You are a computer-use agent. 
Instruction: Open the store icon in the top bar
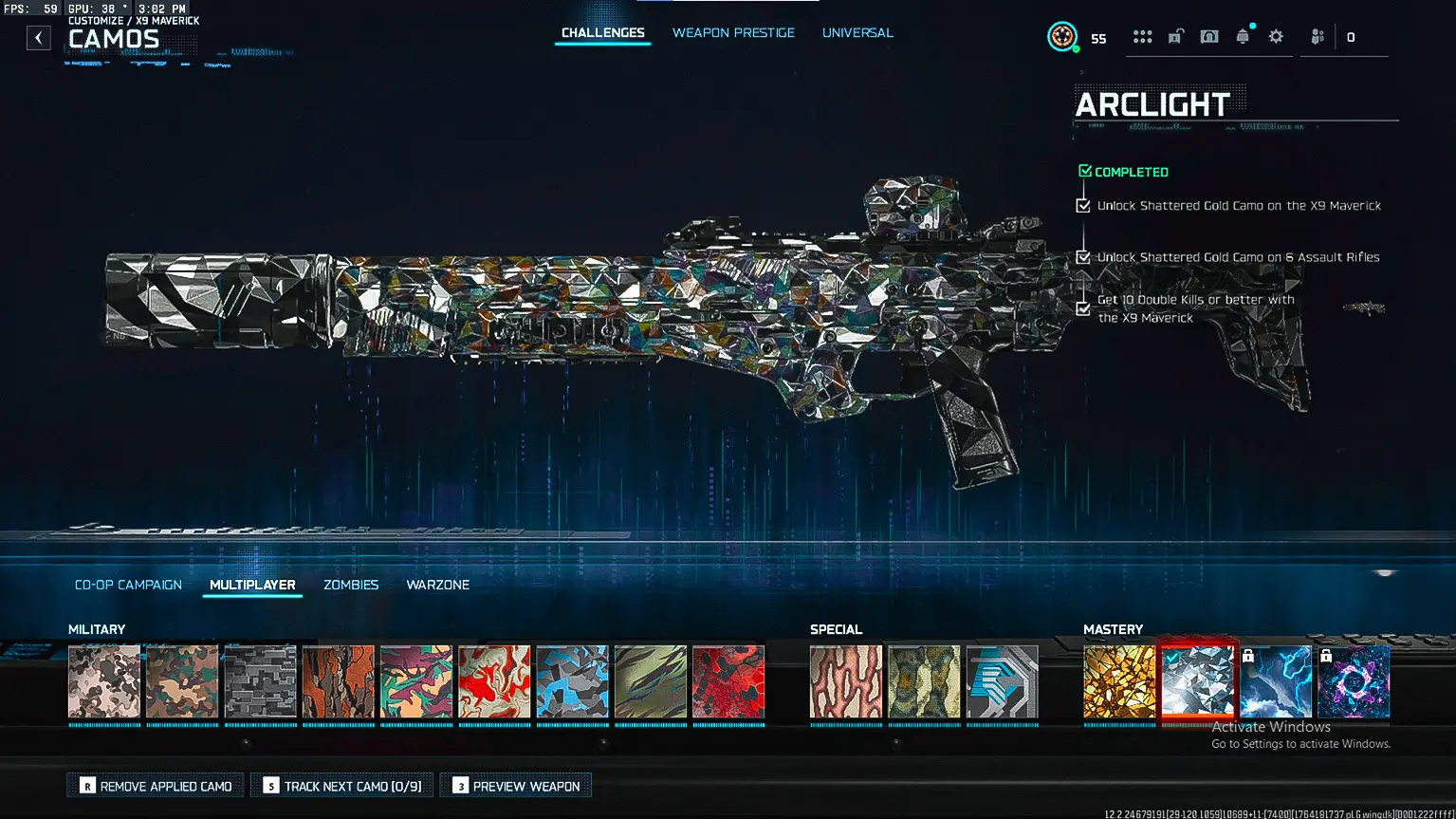pyautogui.click(x=1209, y=36)
